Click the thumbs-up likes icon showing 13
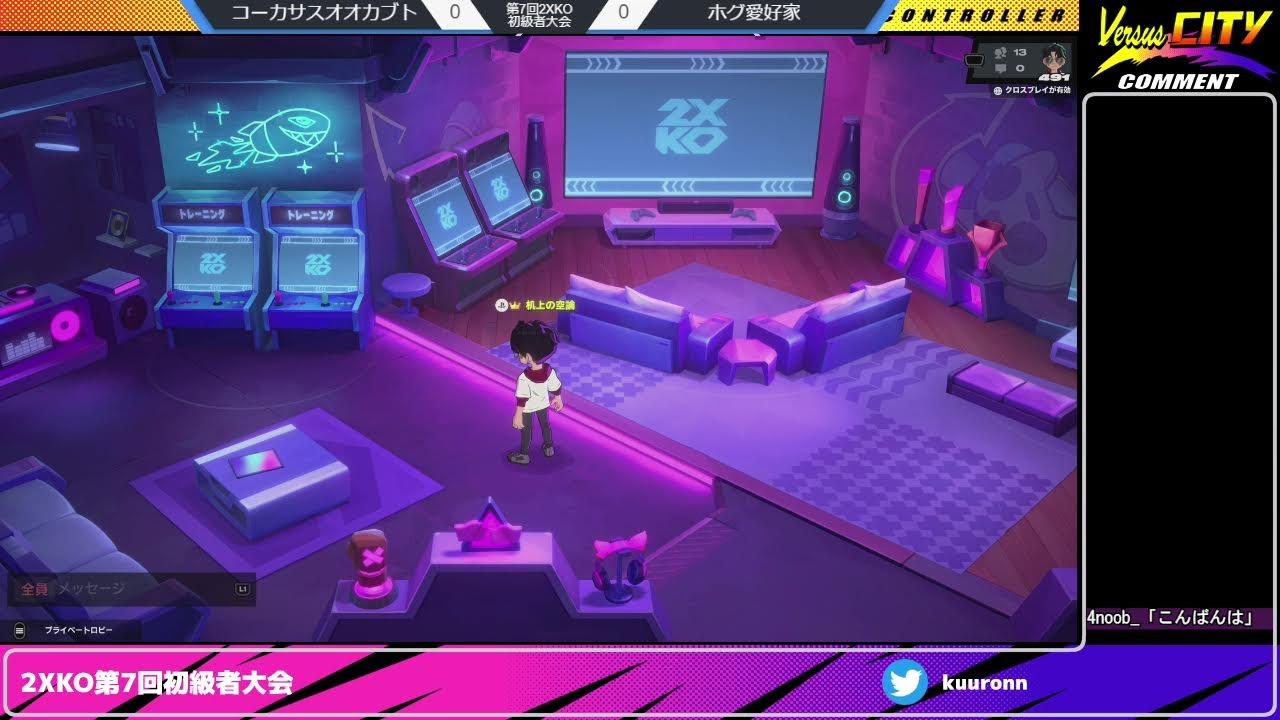Viewport: 1280px width, 720px height. coord(1000,54)
